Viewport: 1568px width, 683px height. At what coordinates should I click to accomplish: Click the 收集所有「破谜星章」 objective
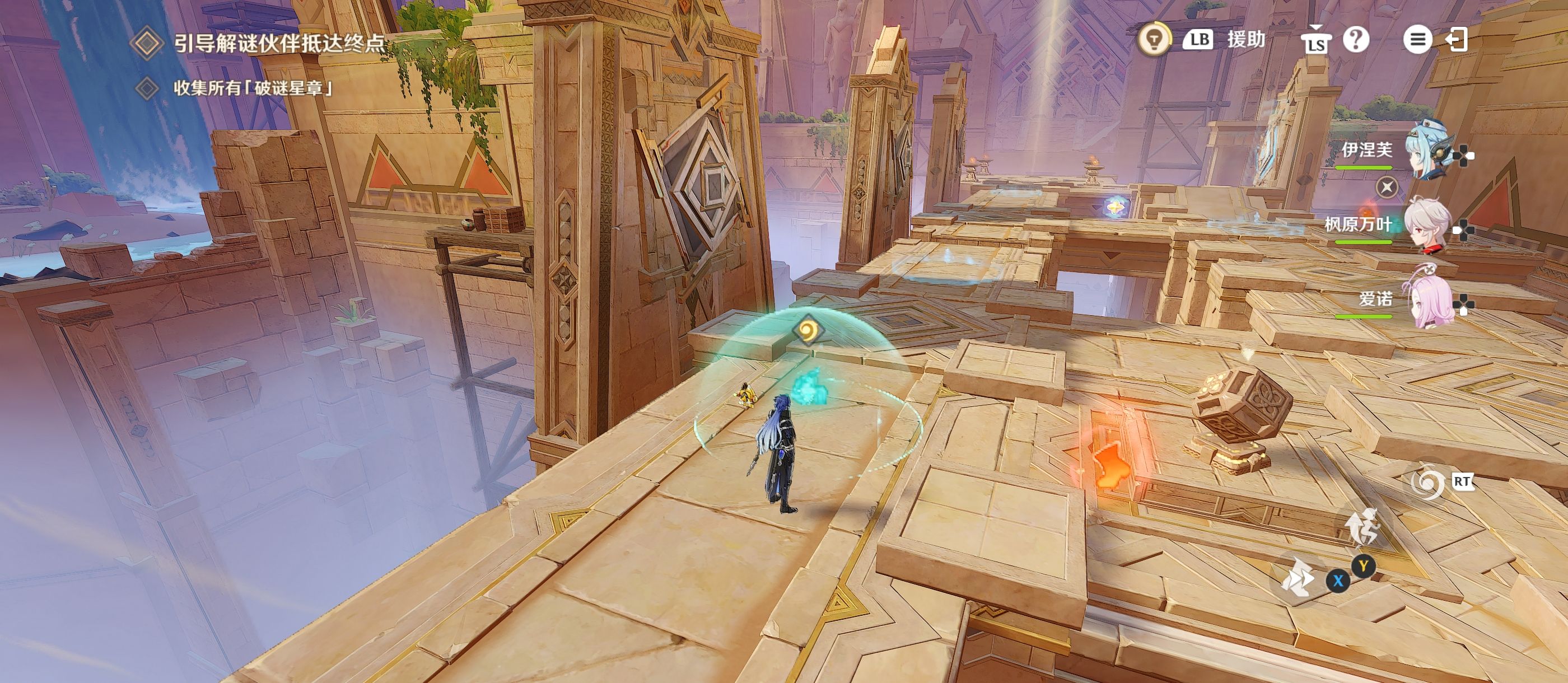253,88
